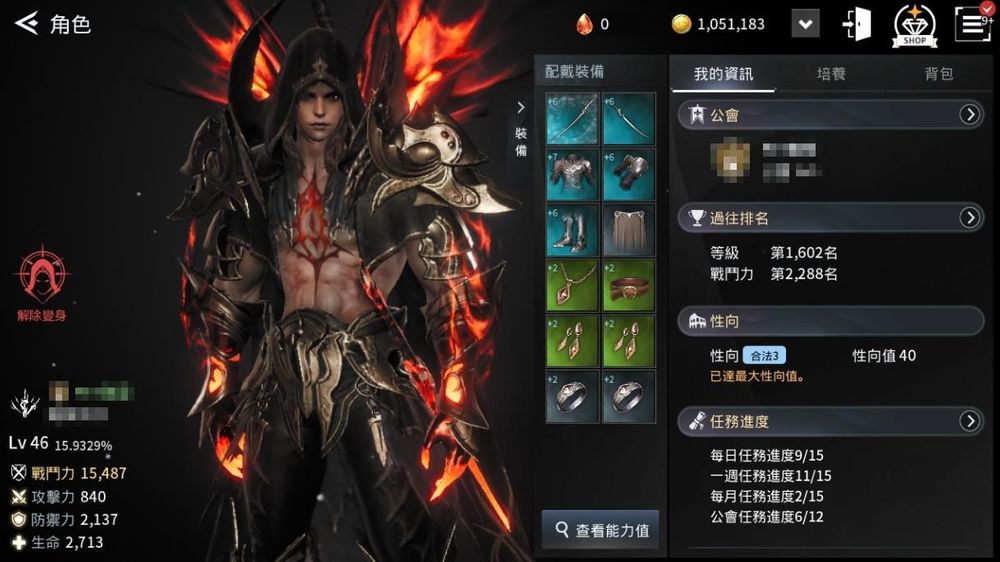This screenshot has height=562, width=1000.
Task: Select the equipped cloak slot
Action: pos(629,230)
